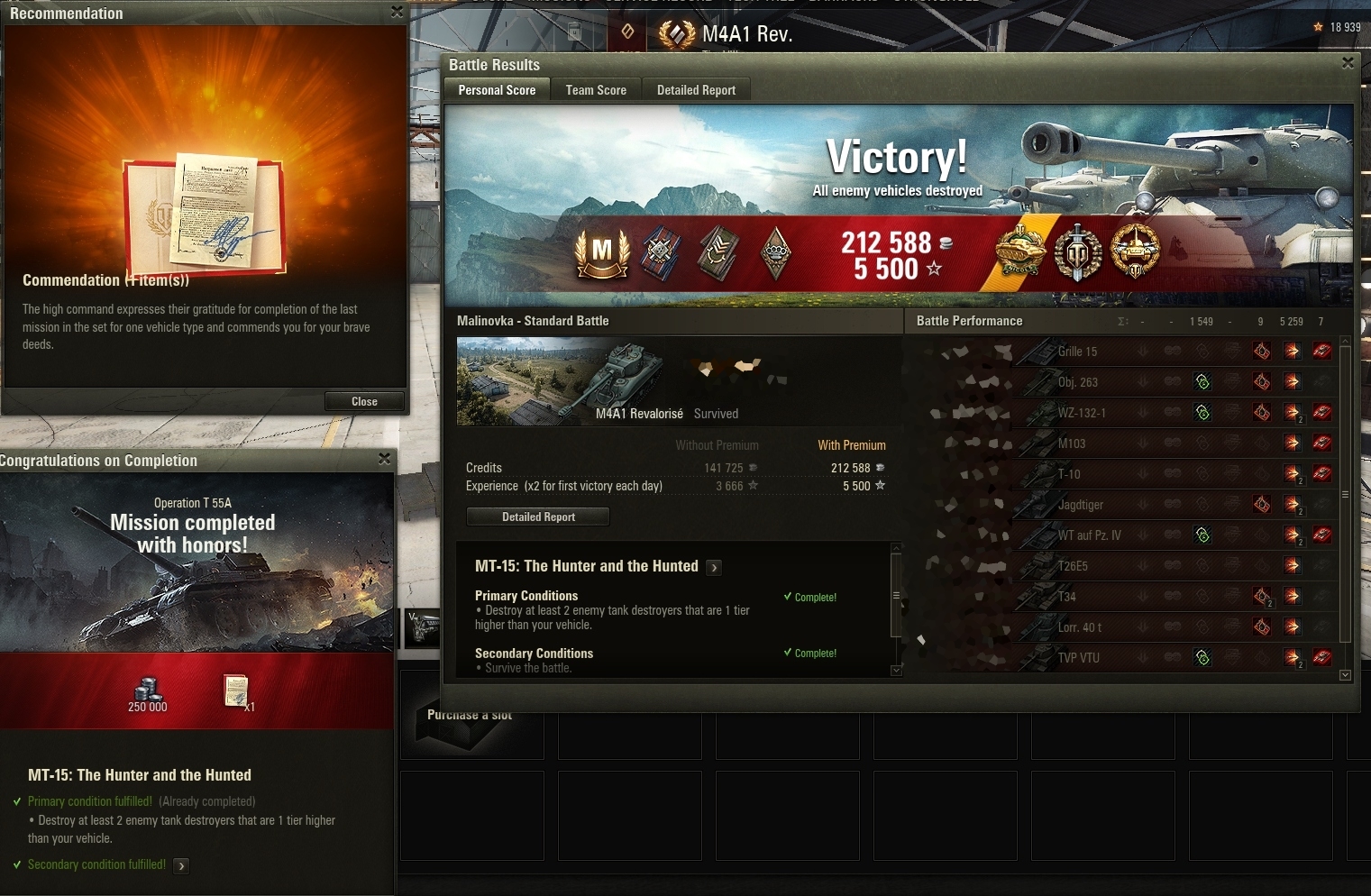Expand MT-15 mission details arrow in Battle Results

[x=714, y=568]
